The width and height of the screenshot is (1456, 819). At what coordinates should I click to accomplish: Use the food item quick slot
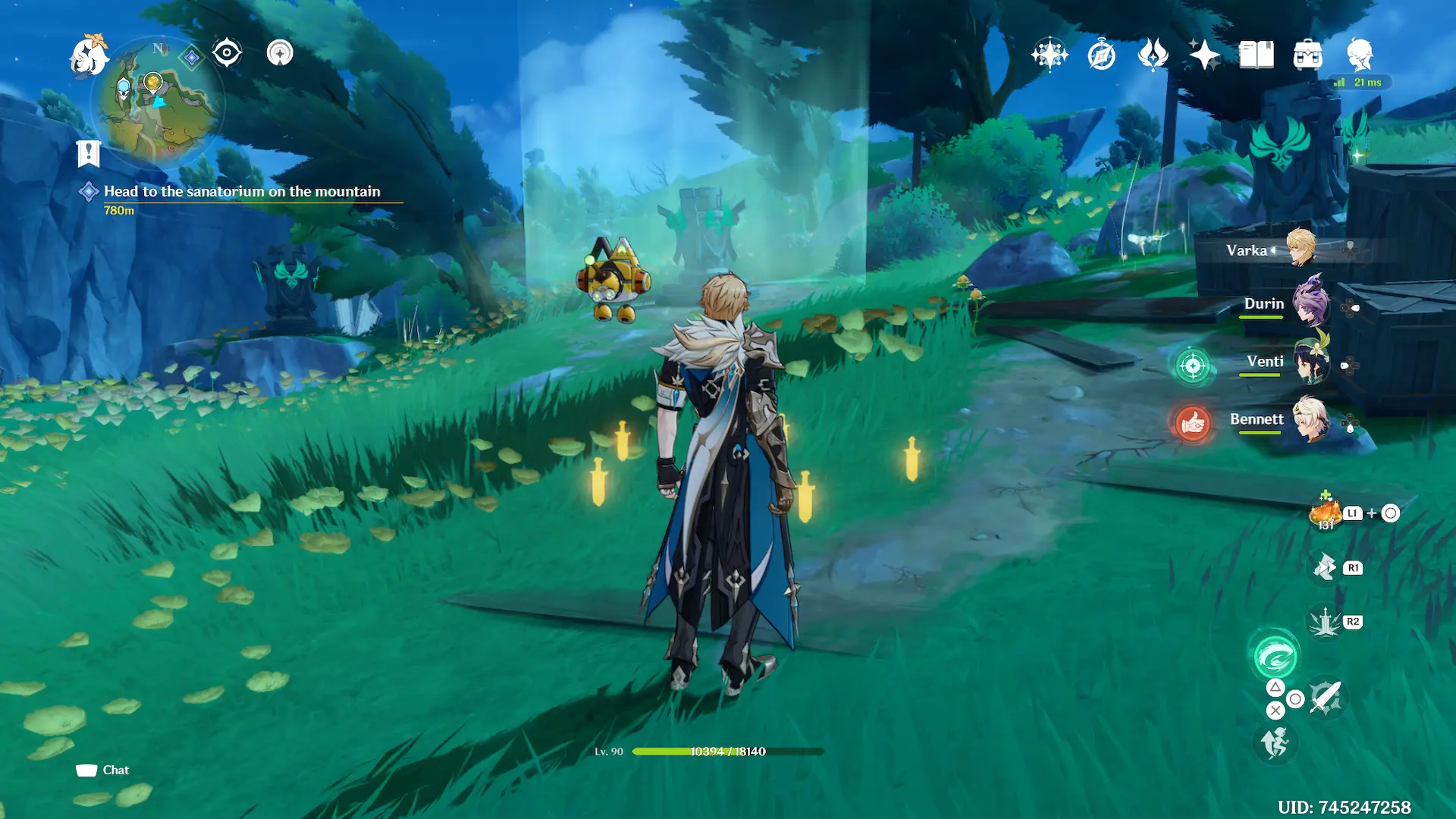point(1325,513)
